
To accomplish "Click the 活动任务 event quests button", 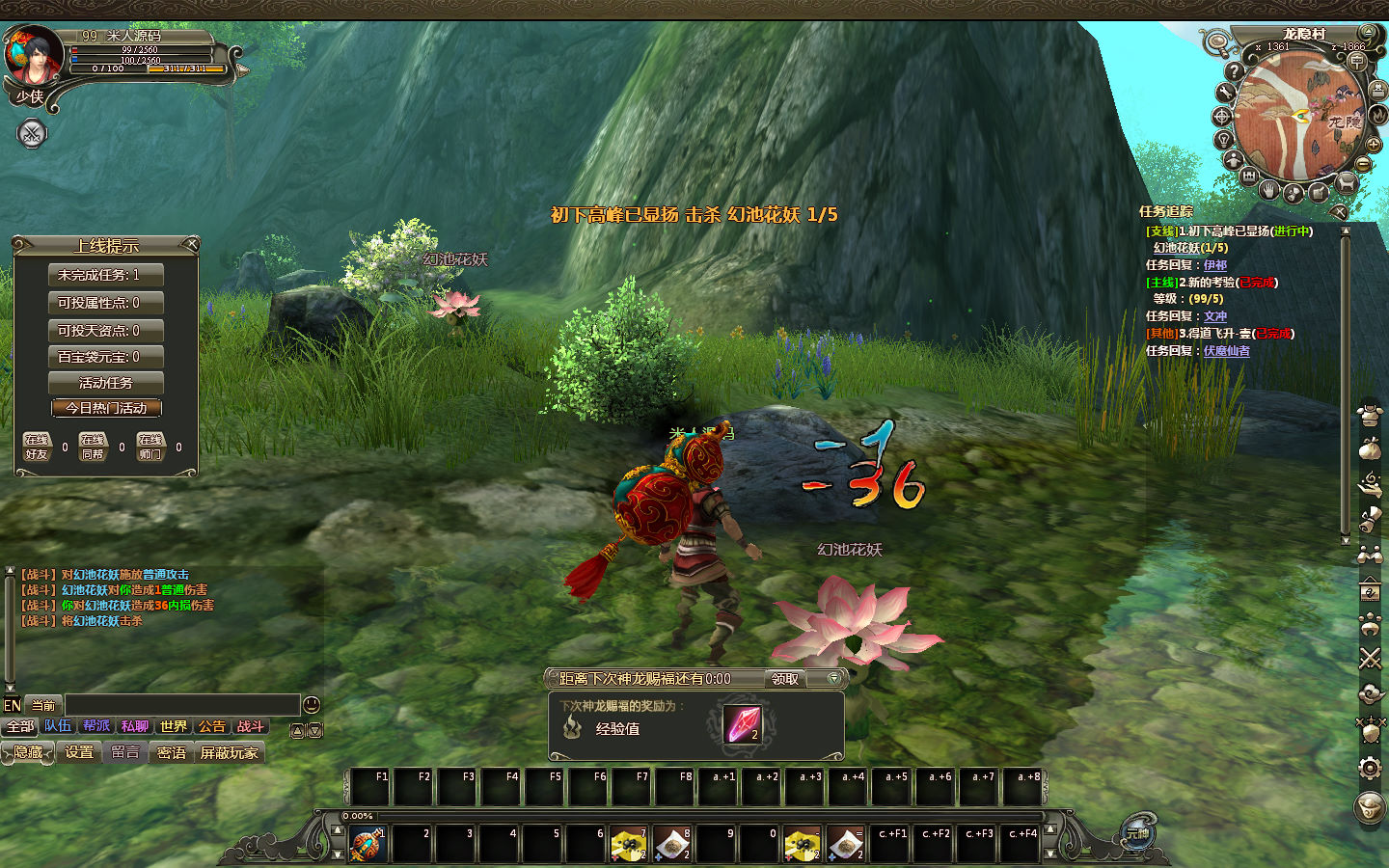I will coord(106,383).
